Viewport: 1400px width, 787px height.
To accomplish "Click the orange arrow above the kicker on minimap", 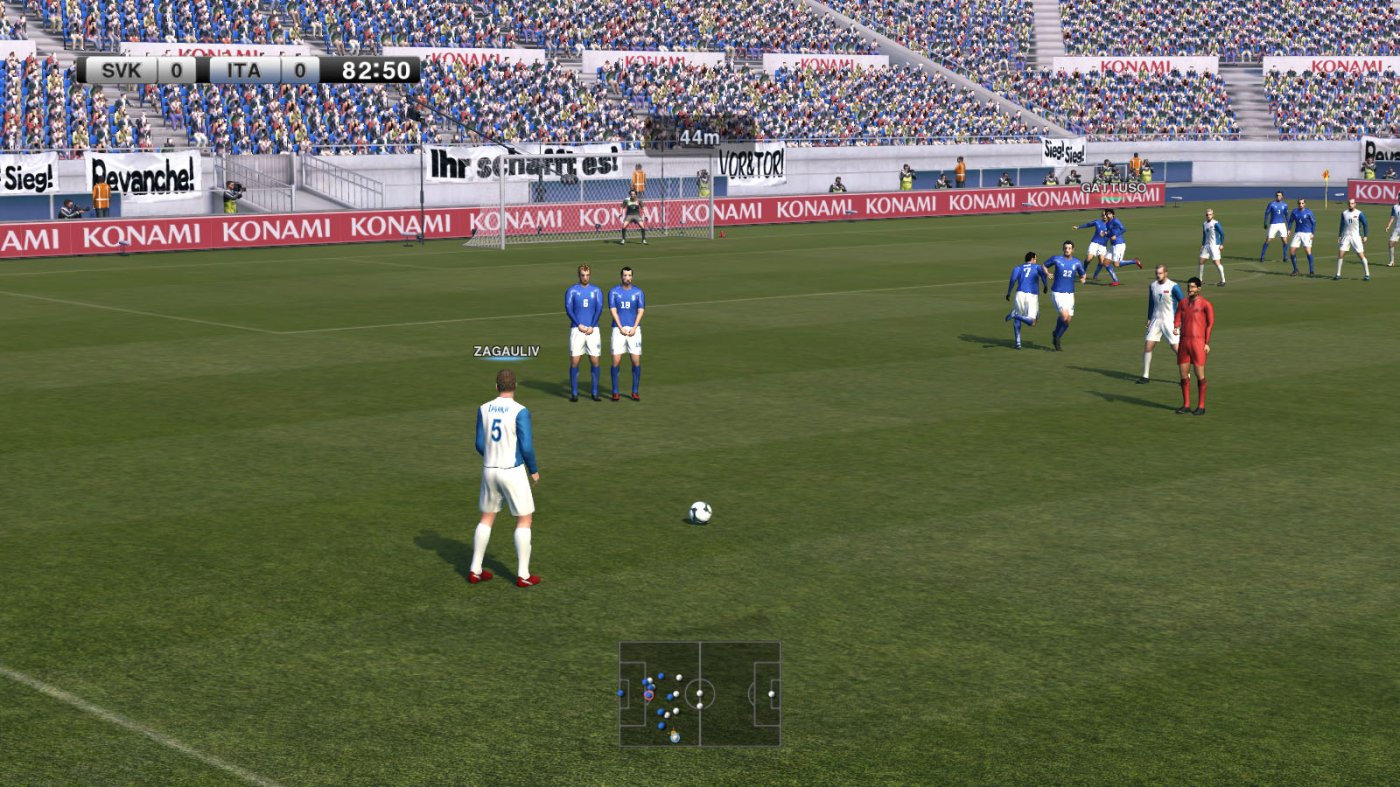I will [x=674, y=731].
